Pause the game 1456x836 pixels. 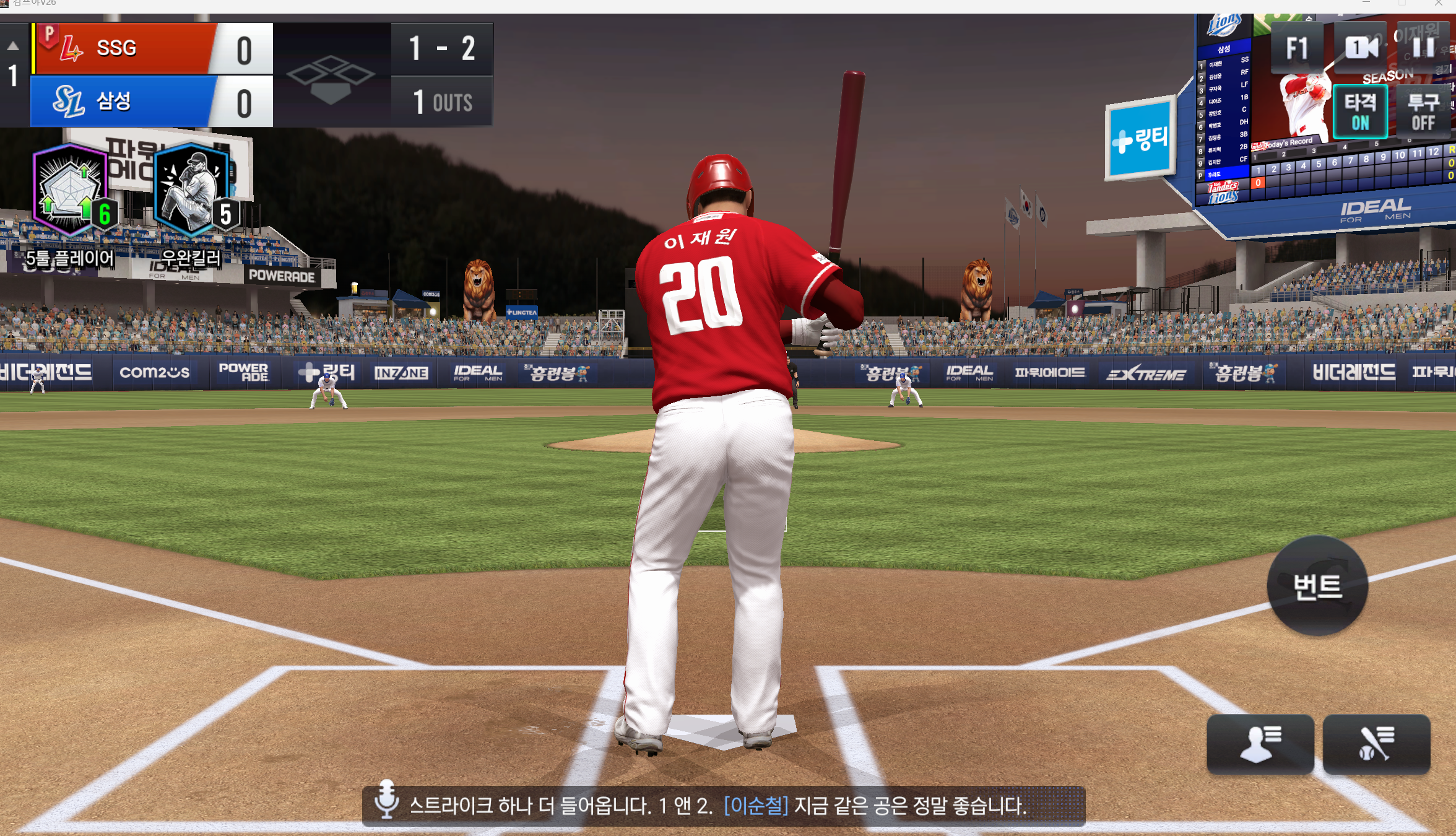(1423, 47)
